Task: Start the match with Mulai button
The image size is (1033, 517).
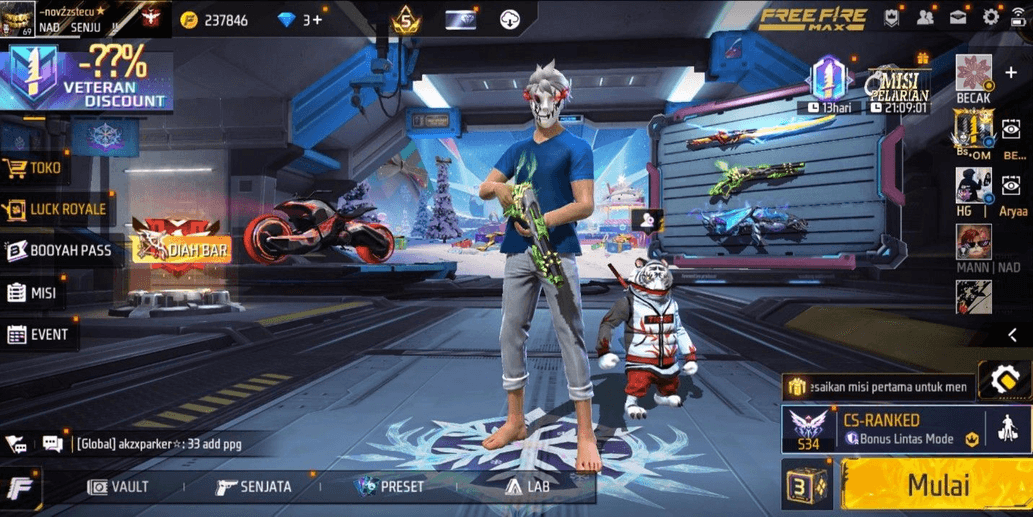Action: coord(937,486)
